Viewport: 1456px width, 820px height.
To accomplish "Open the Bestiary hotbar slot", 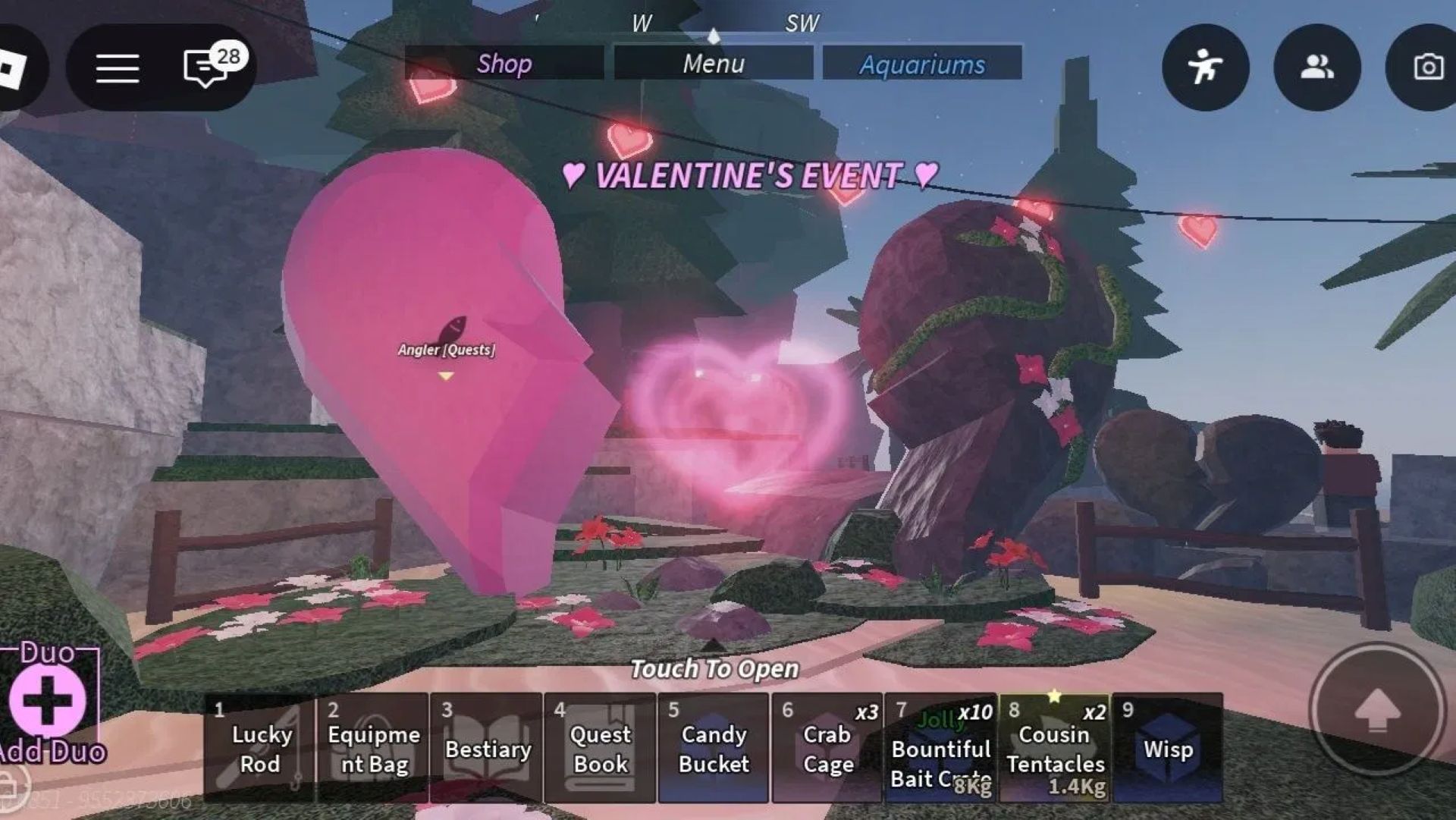I will tap(487, 748).
